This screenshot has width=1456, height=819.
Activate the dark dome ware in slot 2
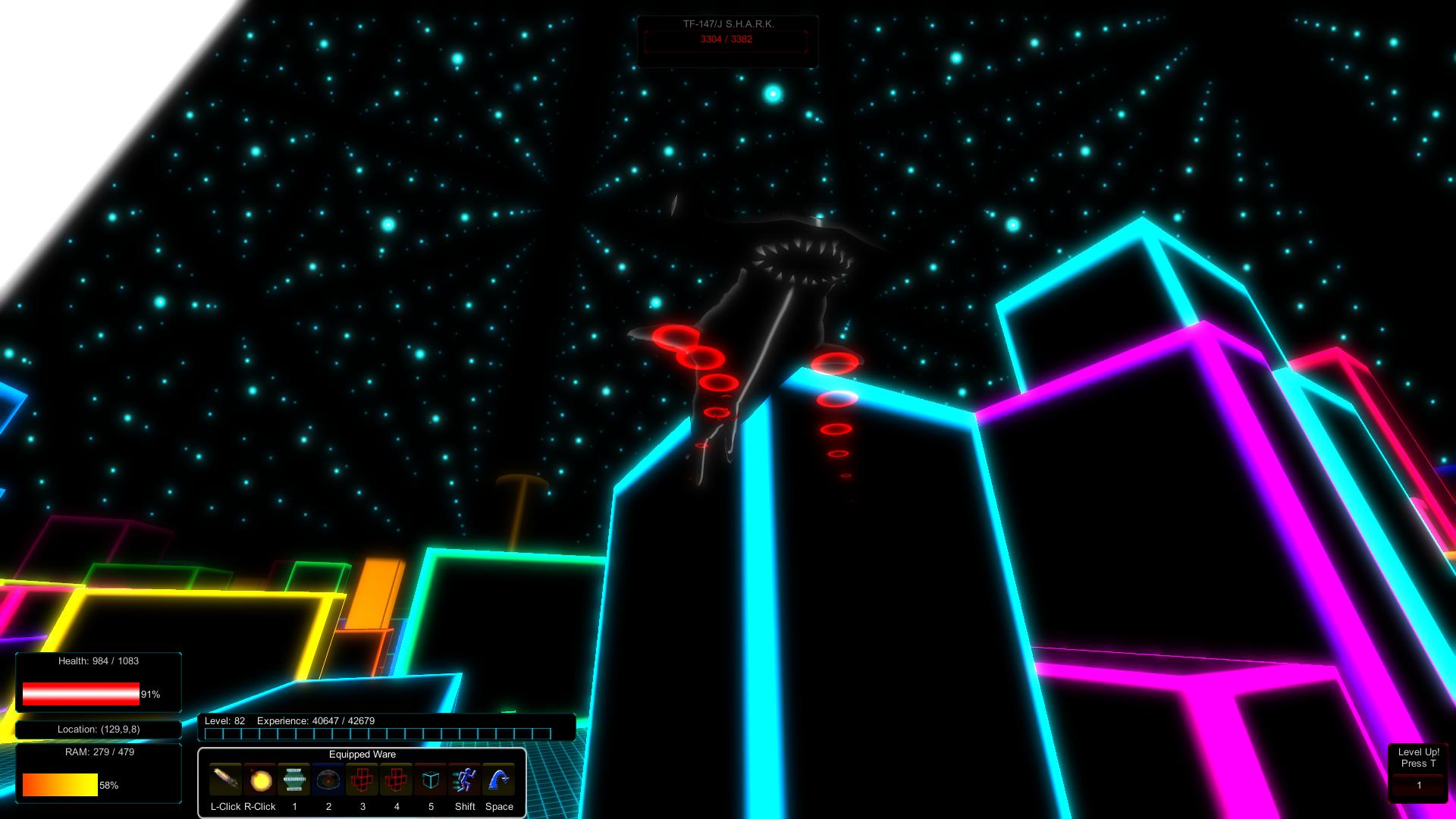click(x=328, y=780)
